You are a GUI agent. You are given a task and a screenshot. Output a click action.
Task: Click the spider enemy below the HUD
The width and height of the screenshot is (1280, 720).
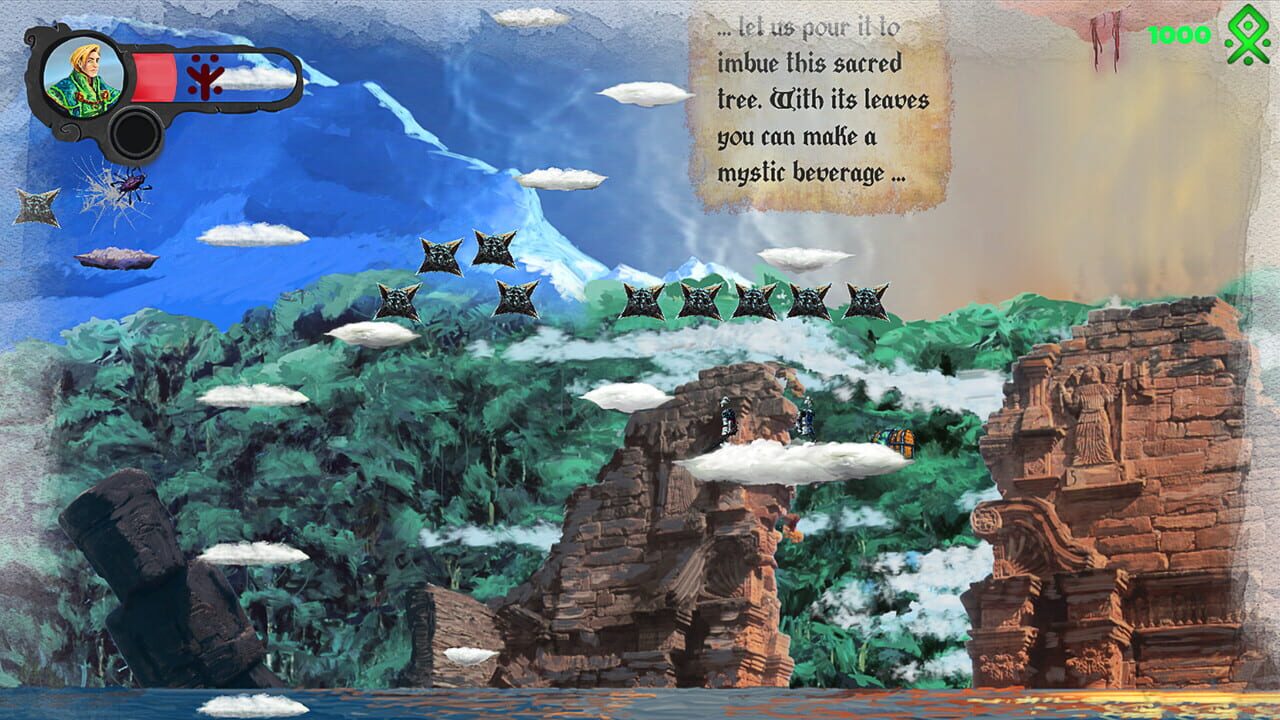(129, 182)
